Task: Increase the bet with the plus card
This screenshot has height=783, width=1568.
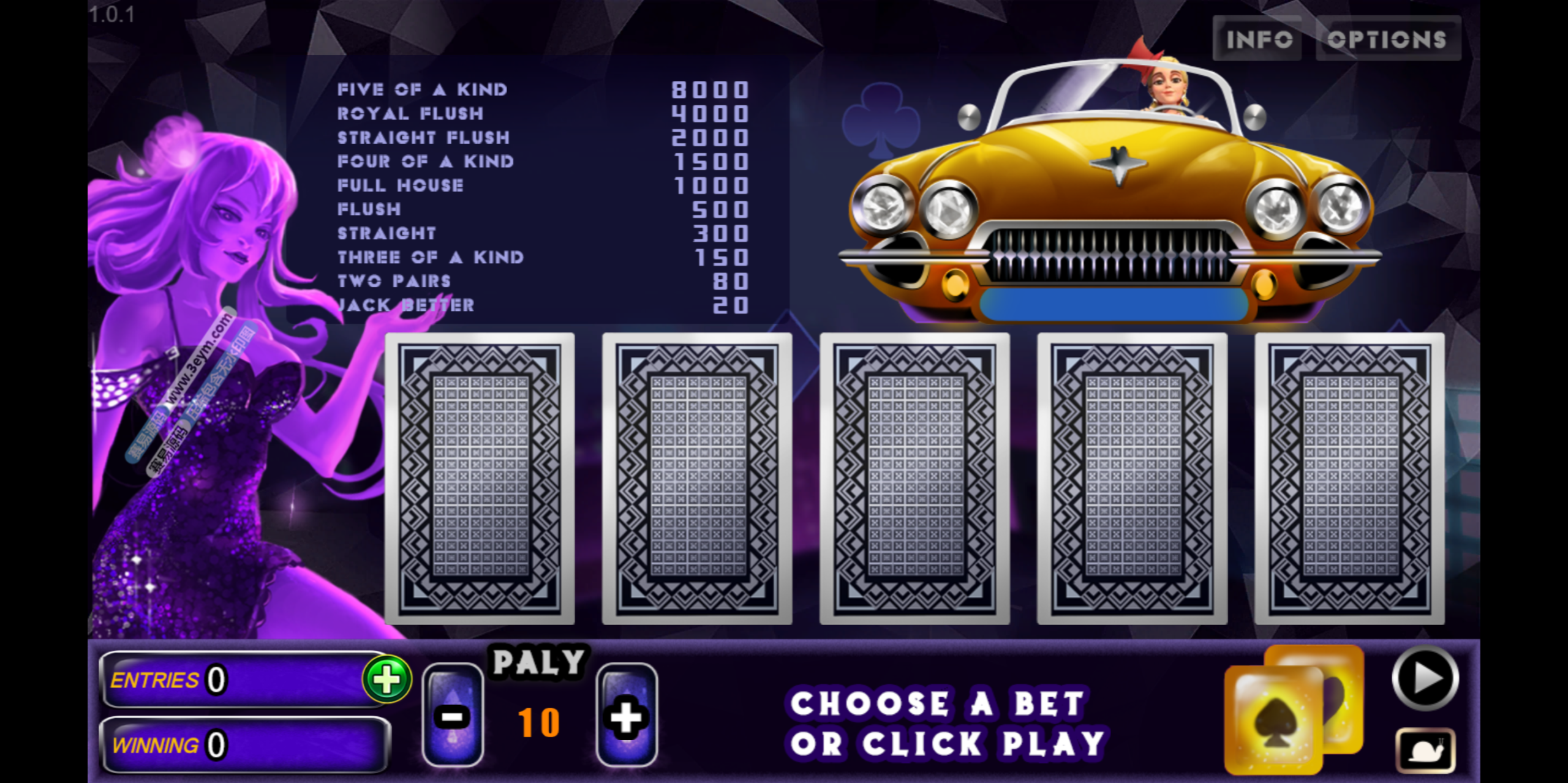Action: pos(627,715)
